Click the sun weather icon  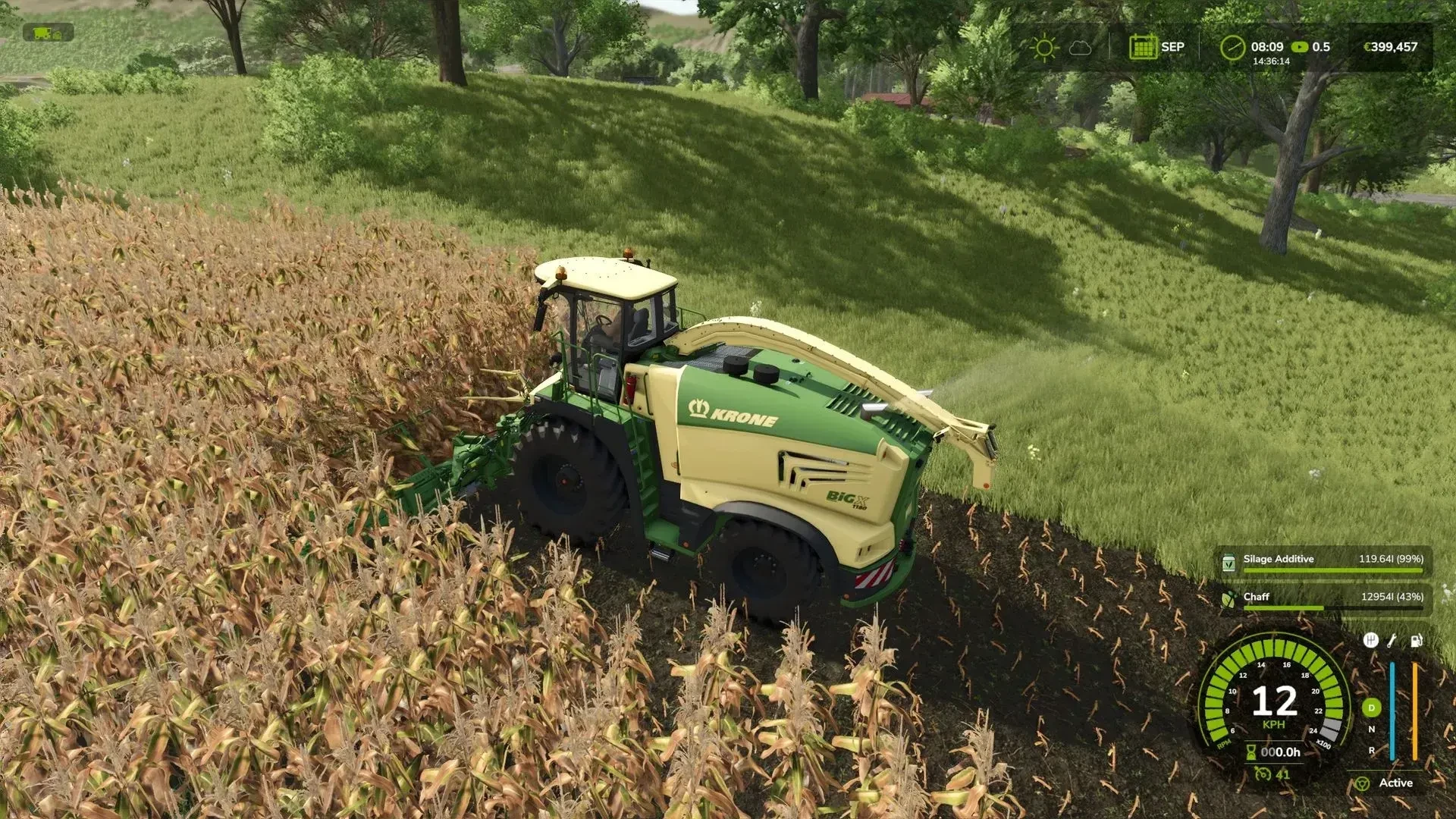(x=1045, y=47)
